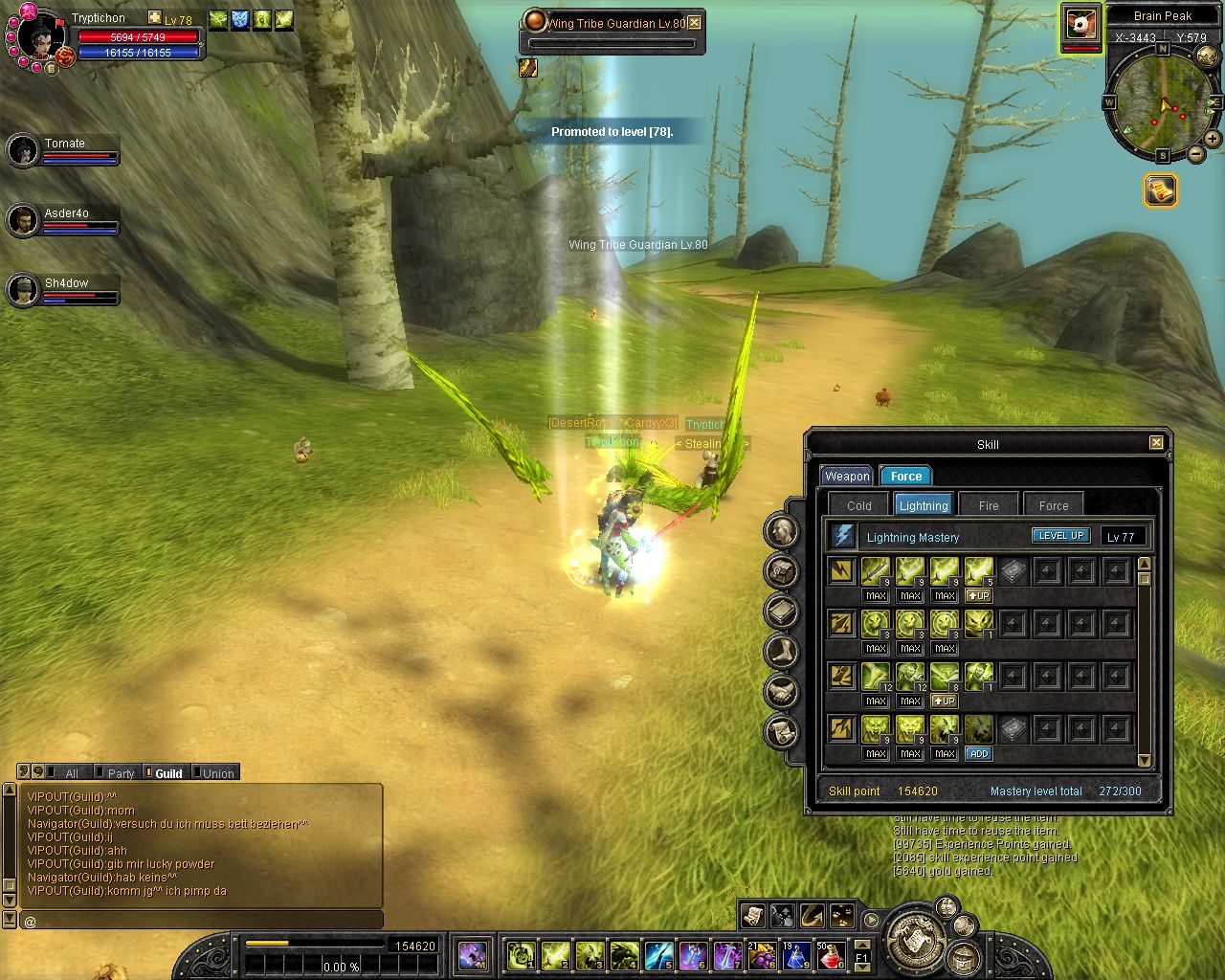This screenshot has height=980, width=1225.
Task: Select the Fire mastery tab
Action: pos(989,505)
